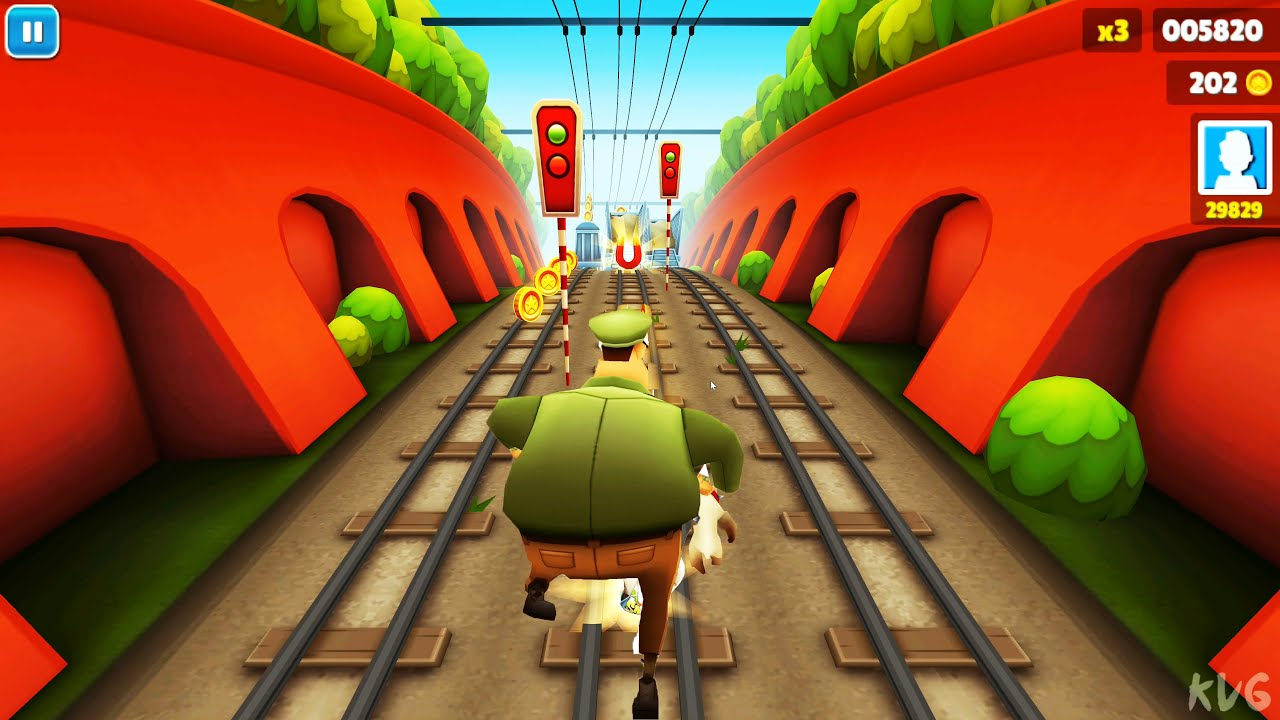The width and height of the screenshot is (1280, 720).
Task: Select the score counter showing 005820
Action: click(x=1214, y=31)
